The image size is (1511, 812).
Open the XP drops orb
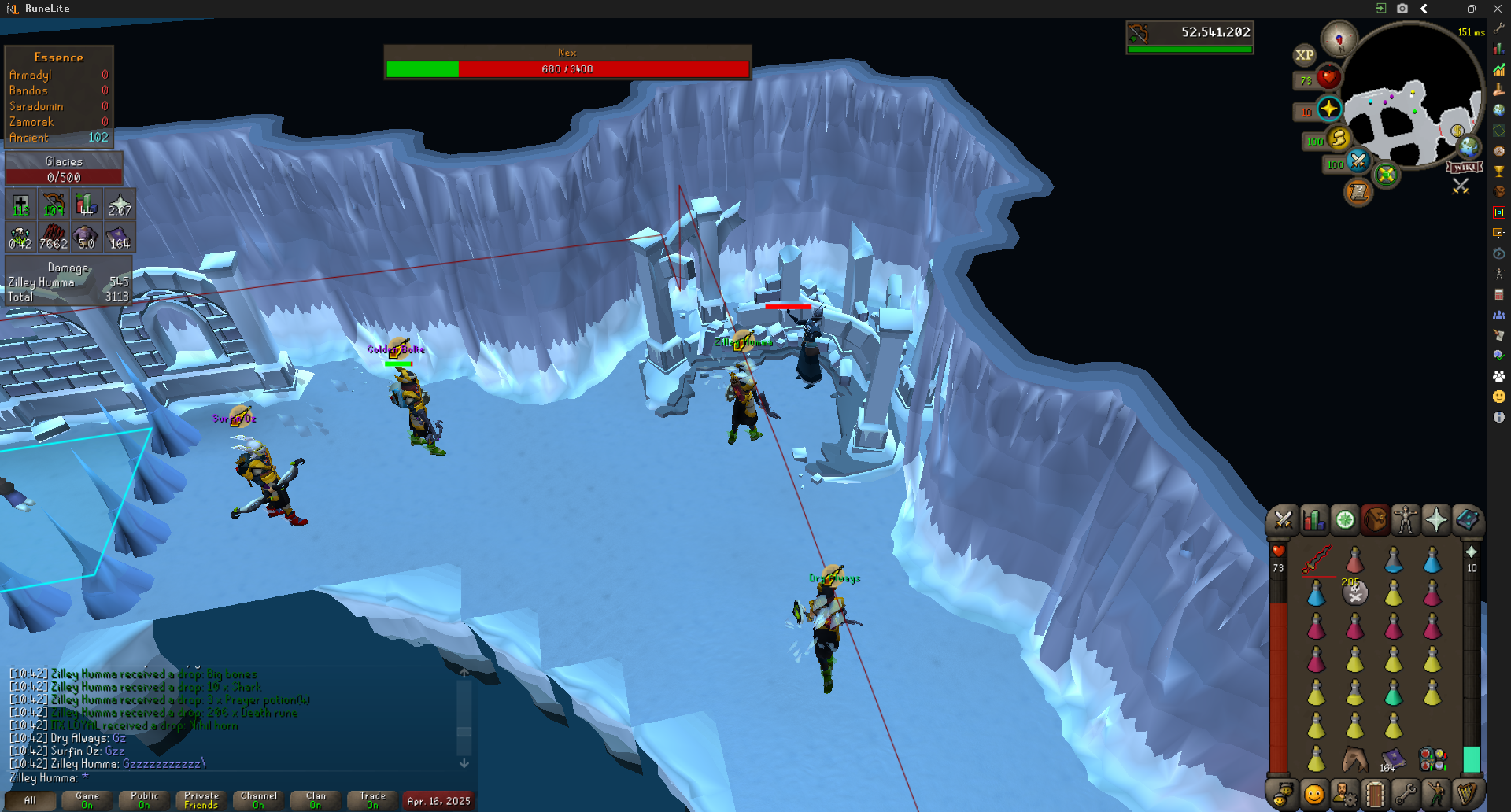[x=1304, y=55]
